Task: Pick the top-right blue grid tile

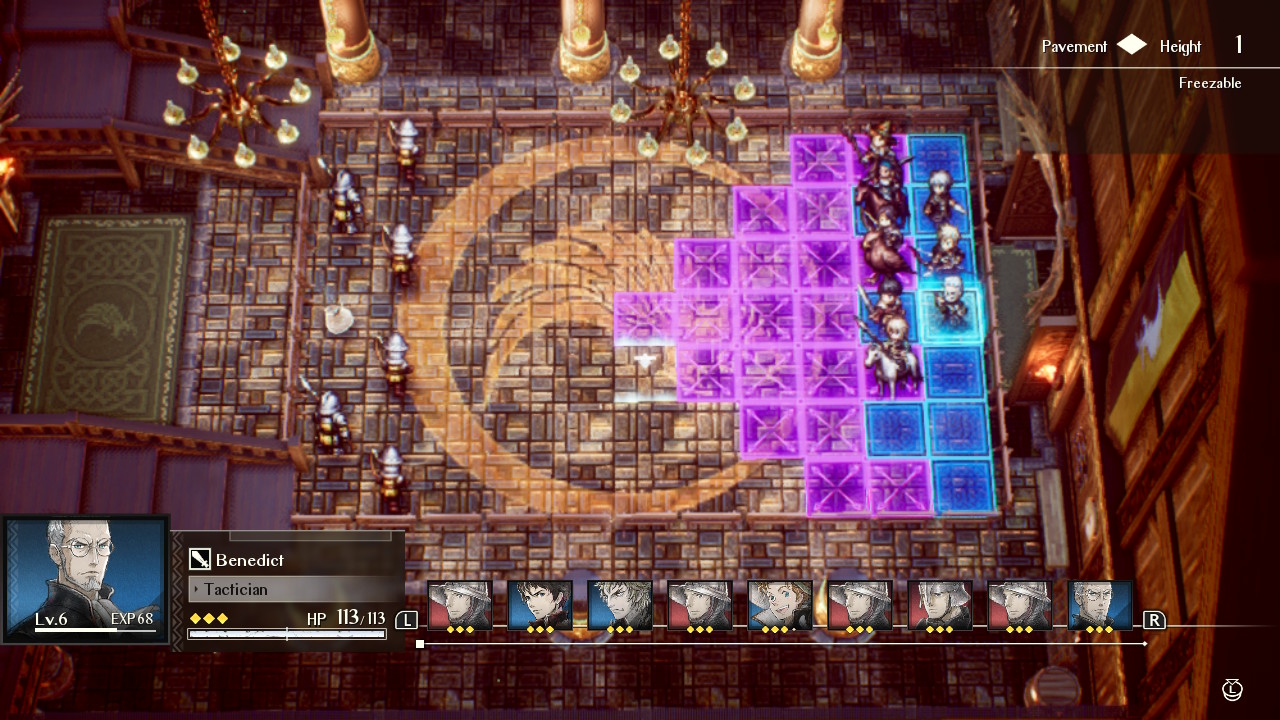Action: pyautogui.click(x=937, y=158)
